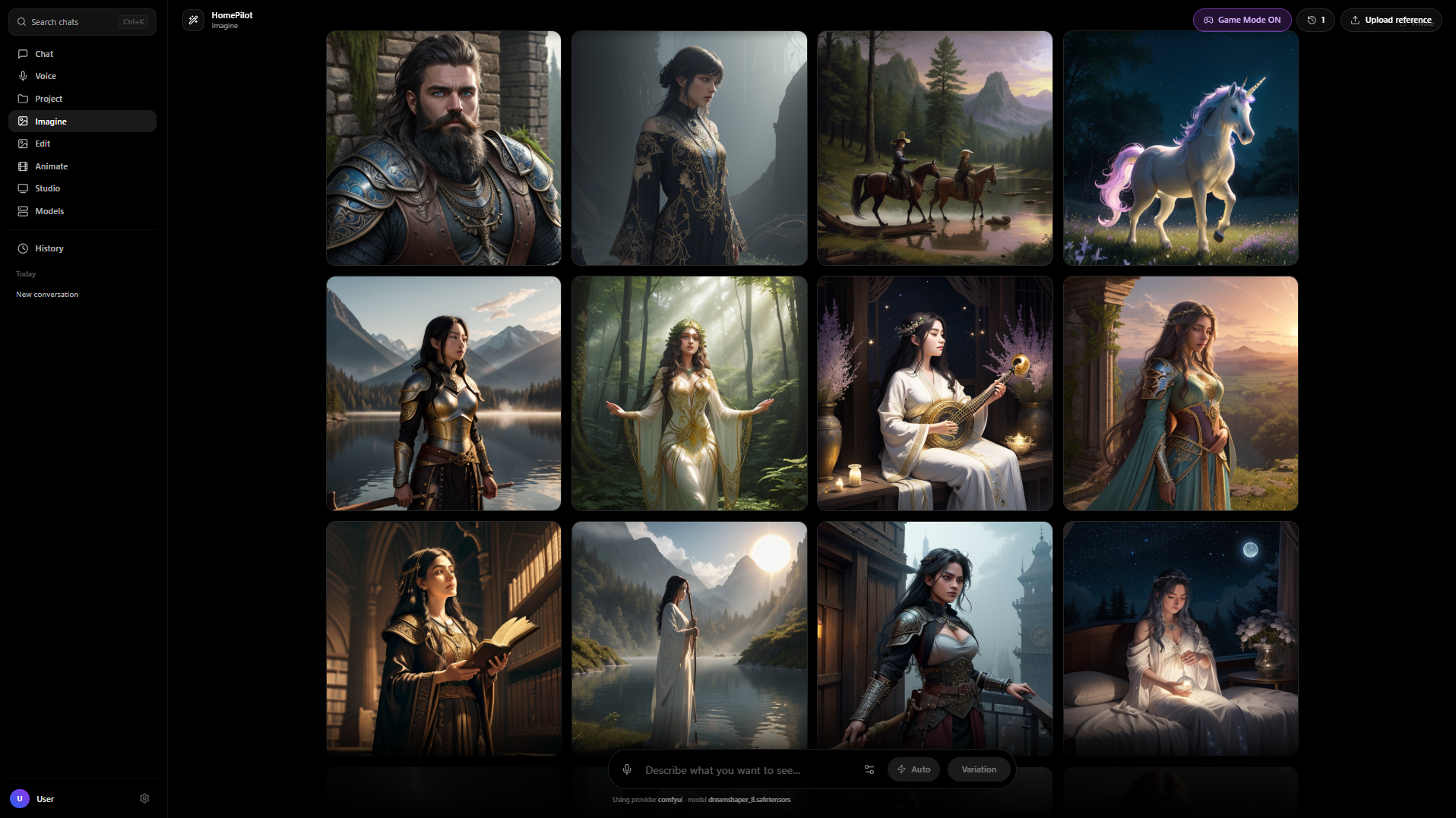Screen dimensions: 1456x818
Task: Select the Imagine tool in the sidebar
Action: (49, 121)
